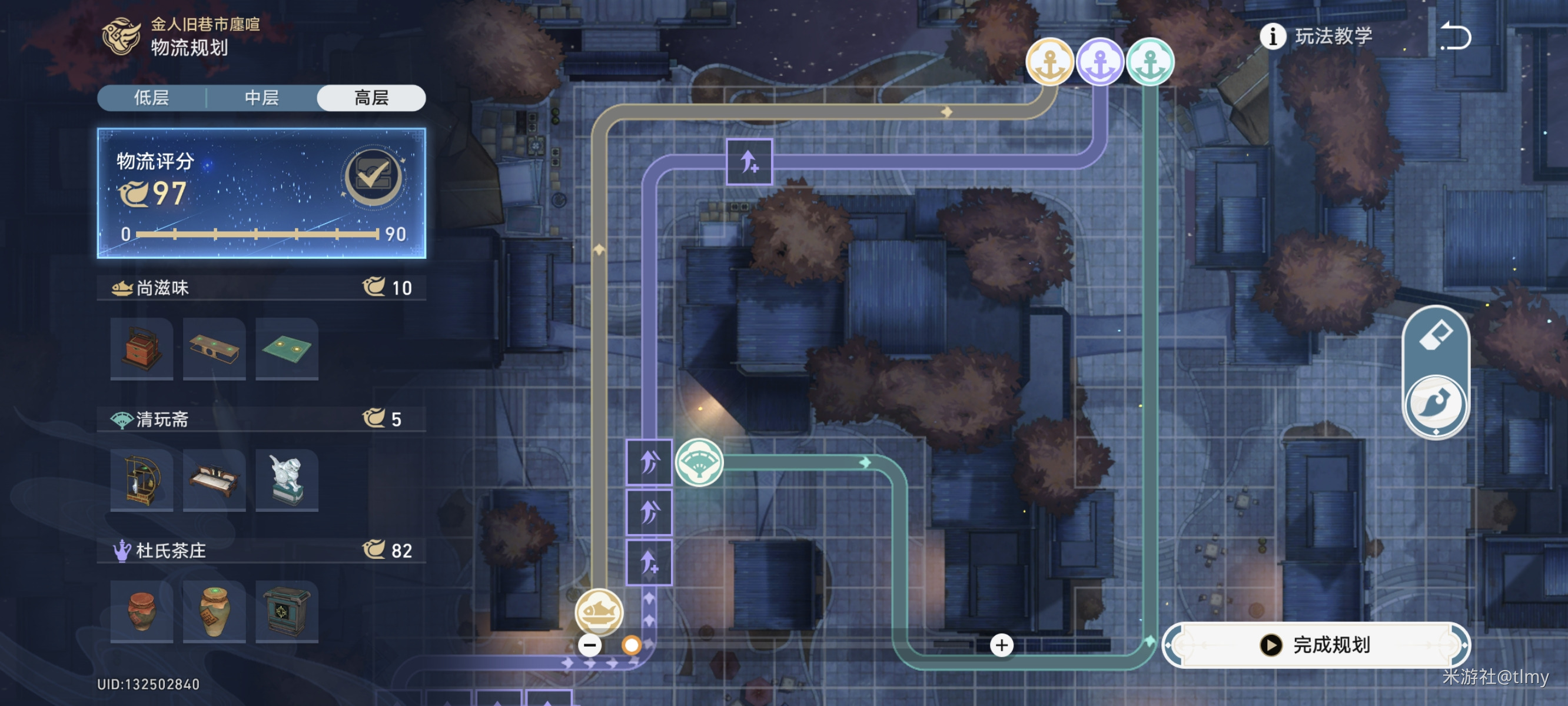Select the eraser tool
This screenshot has width=1568, height=706.
[1436, 335]
